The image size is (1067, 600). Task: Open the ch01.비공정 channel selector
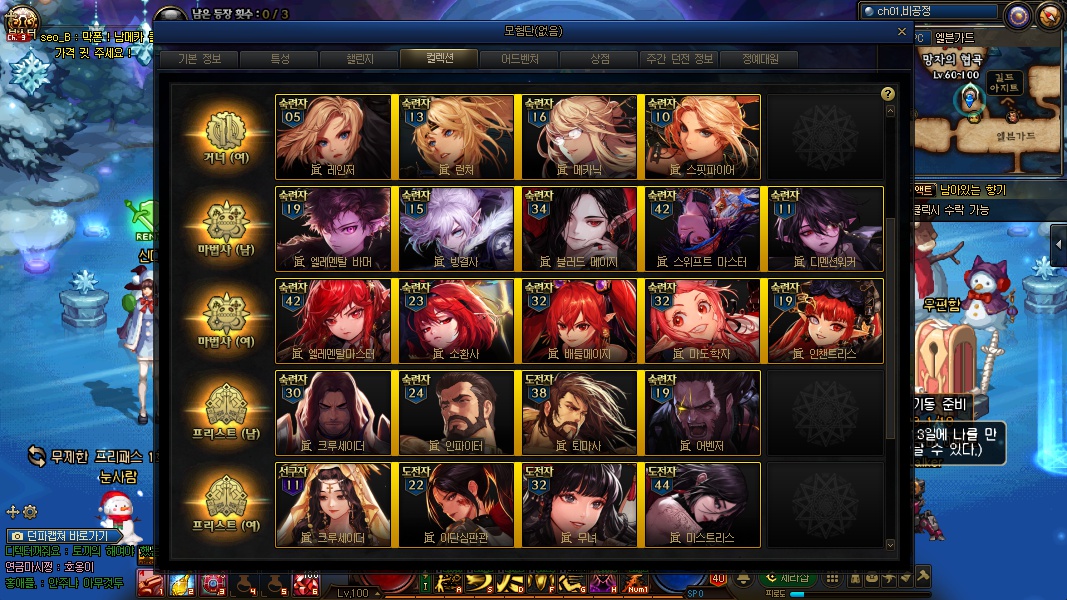click(928, 12)
